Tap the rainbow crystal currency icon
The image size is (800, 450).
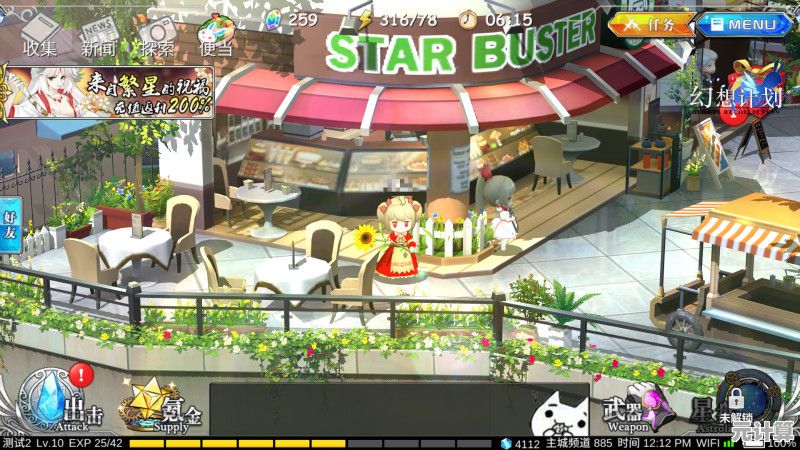point(275,19)
